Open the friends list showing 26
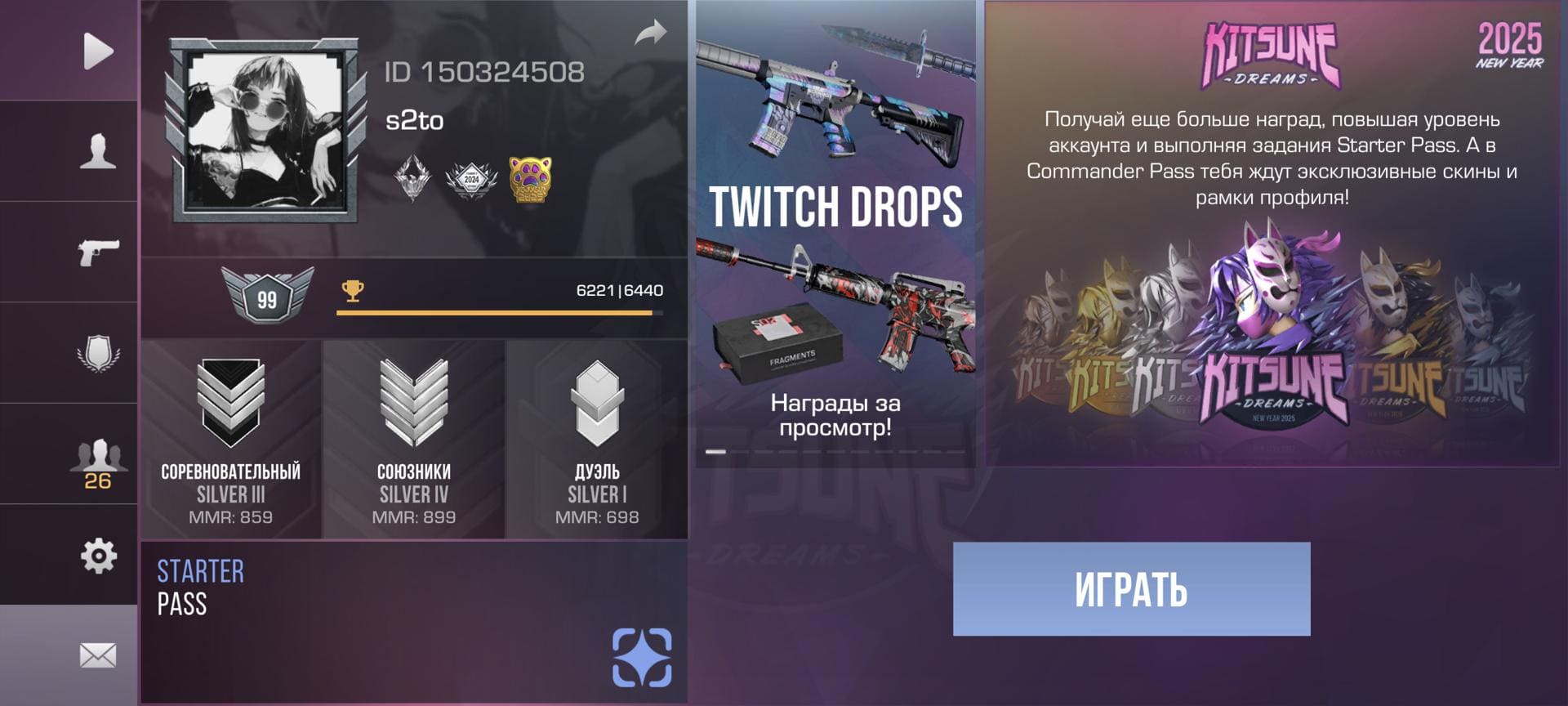The width and height of the screenshot is (1568, 706). pos(98,462)
